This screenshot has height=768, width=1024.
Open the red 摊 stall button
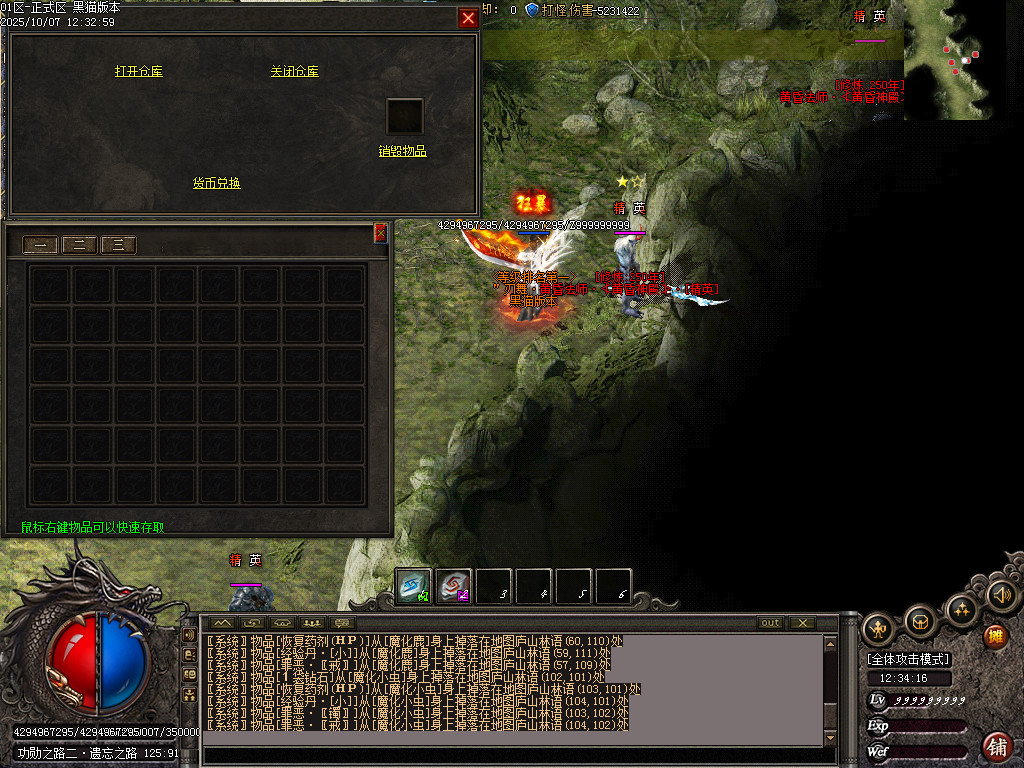[995, 635]
